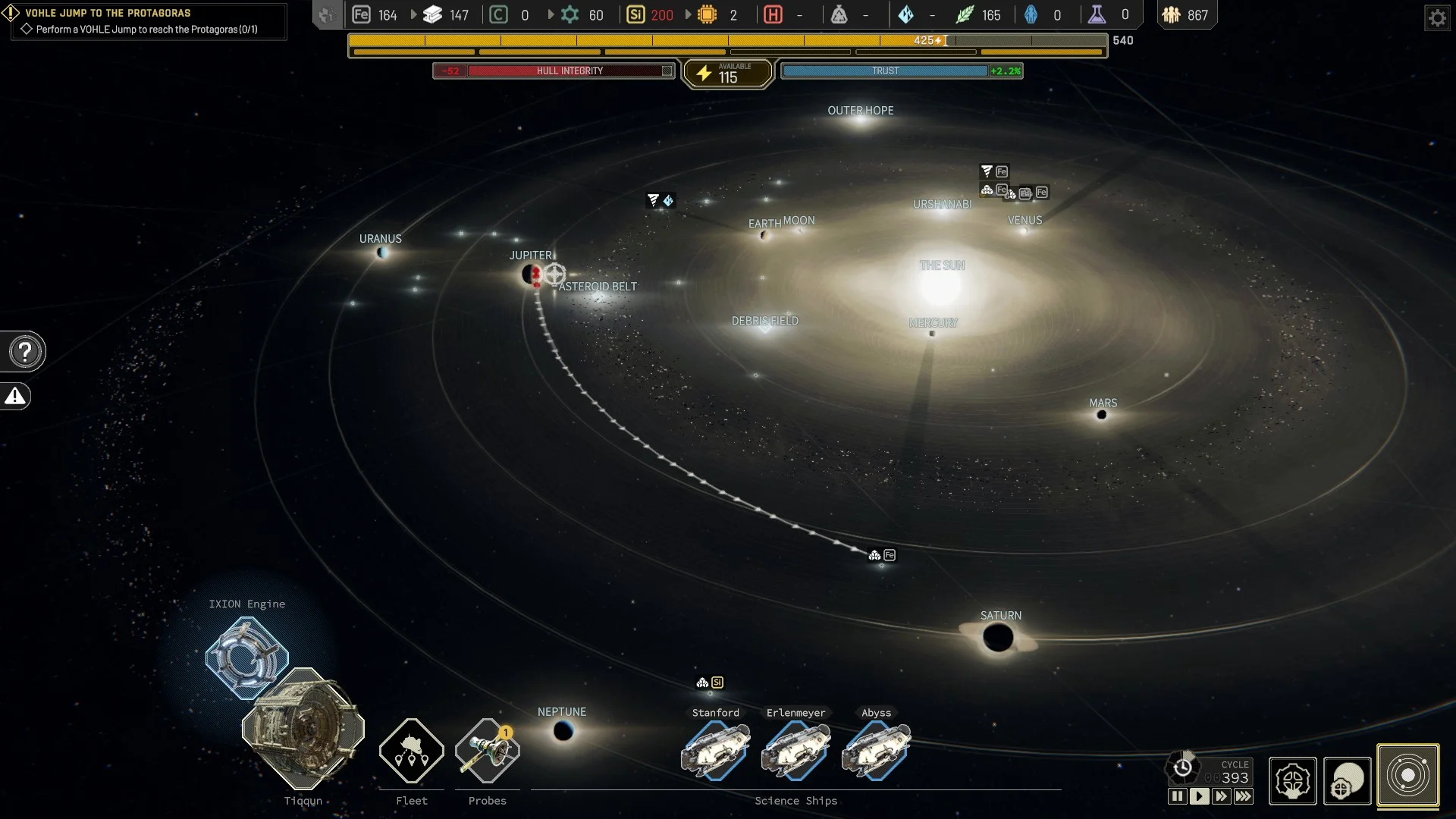The width and height of the screenshot is (1456, 819).
Task: Set time to triple fast-forward speed
Action: point(1244,796)
